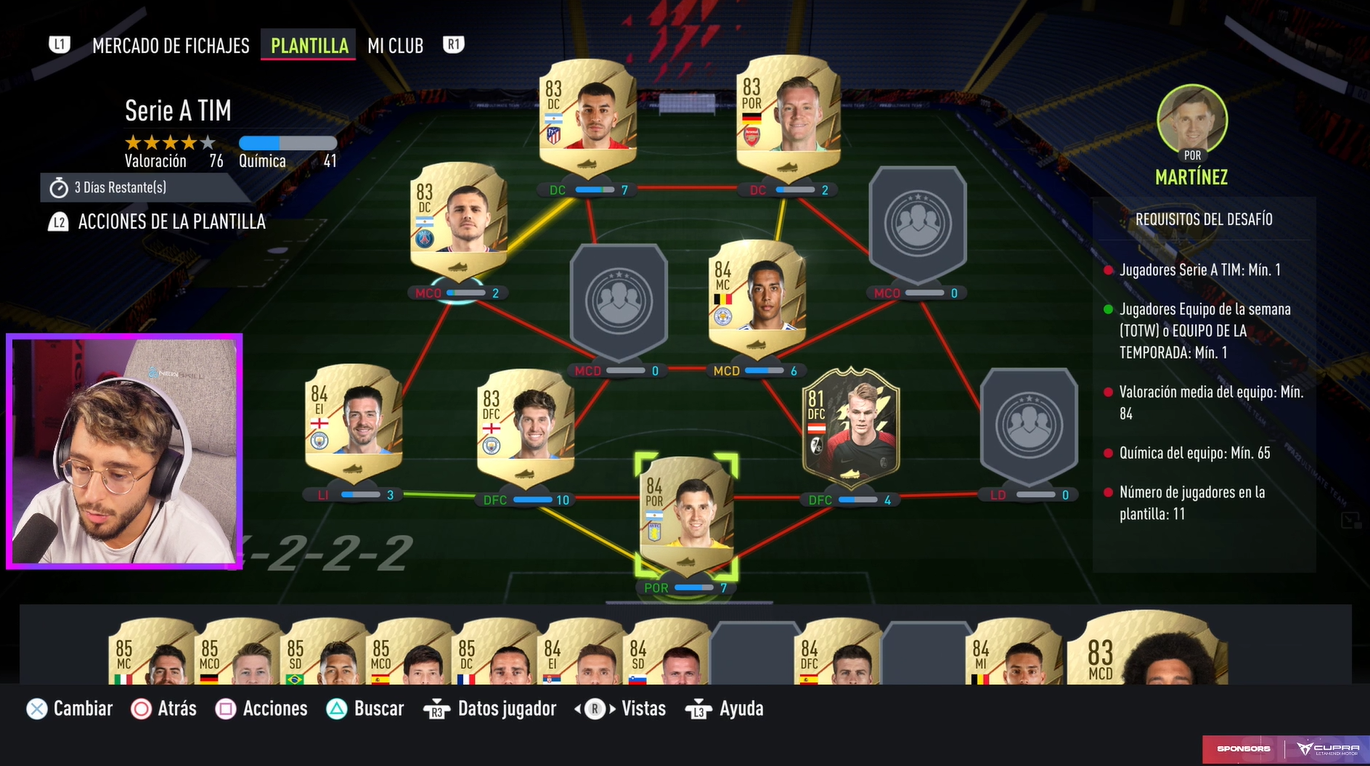The image size is (1370, 766).
Task: Open the Mi Club tab
Action: (x=395, y=46)
